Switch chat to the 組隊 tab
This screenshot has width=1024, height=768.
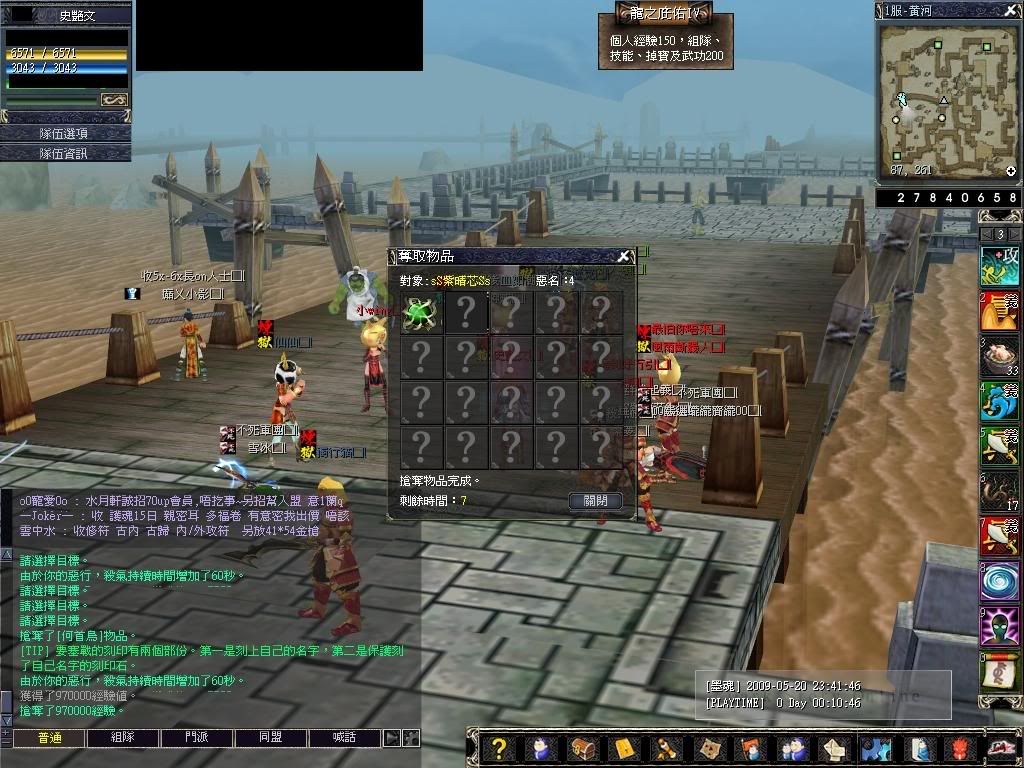coord(122,738)
